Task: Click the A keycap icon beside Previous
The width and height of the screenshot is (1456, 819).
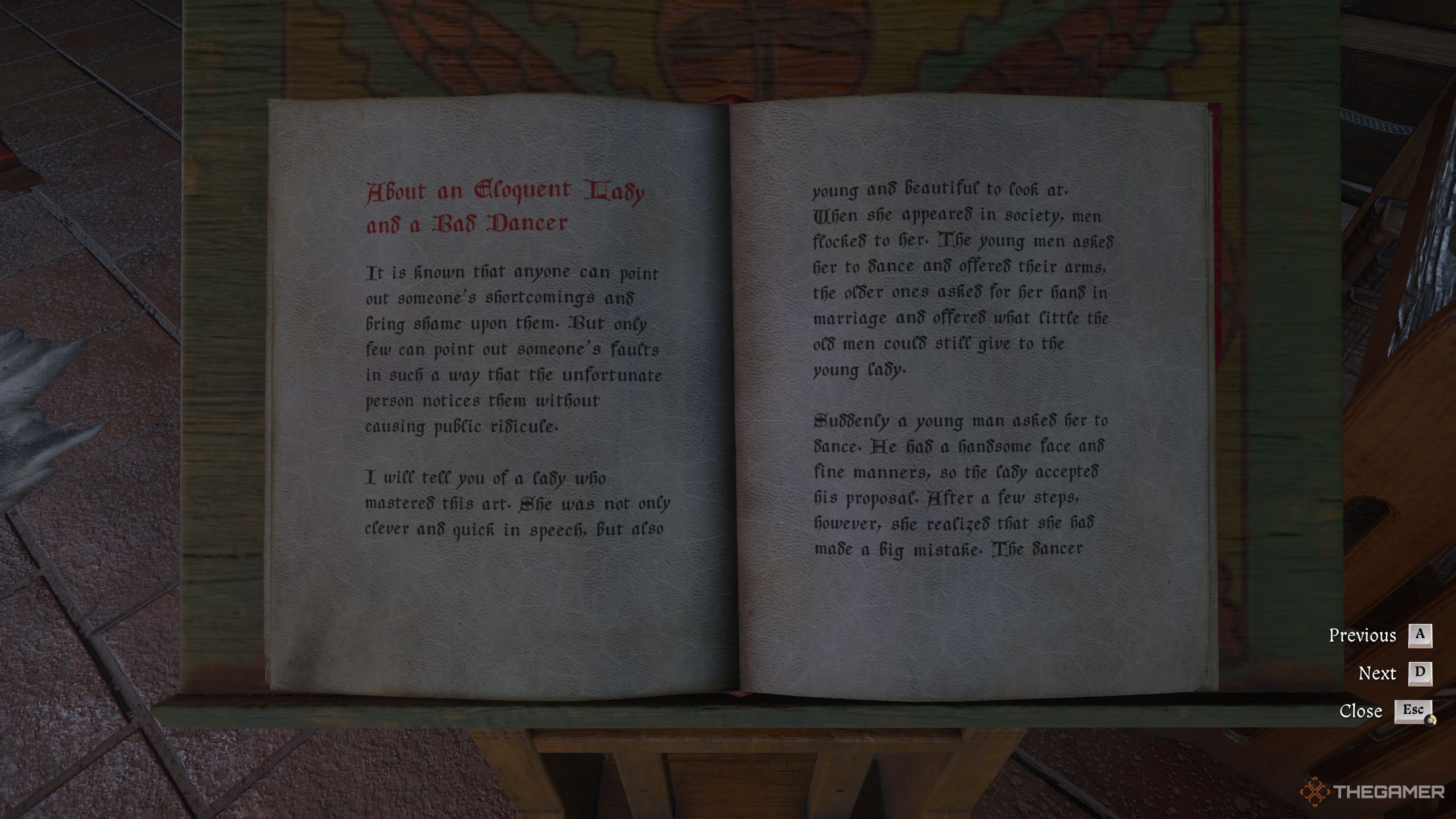Action: click(x=1421, y=635)
